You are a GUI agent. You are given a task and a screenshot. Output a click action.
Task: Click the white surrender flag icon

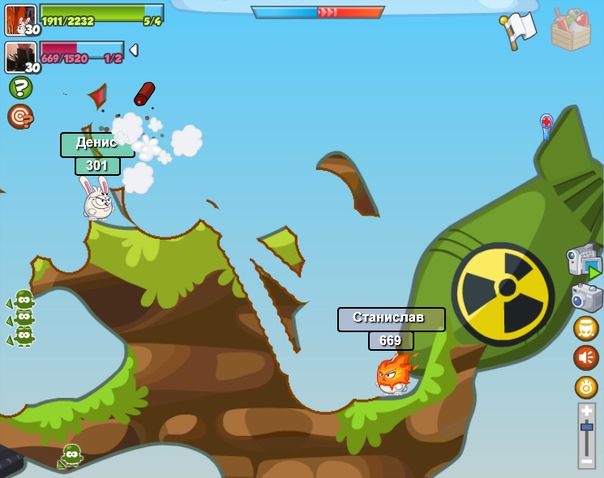(520, 27)
